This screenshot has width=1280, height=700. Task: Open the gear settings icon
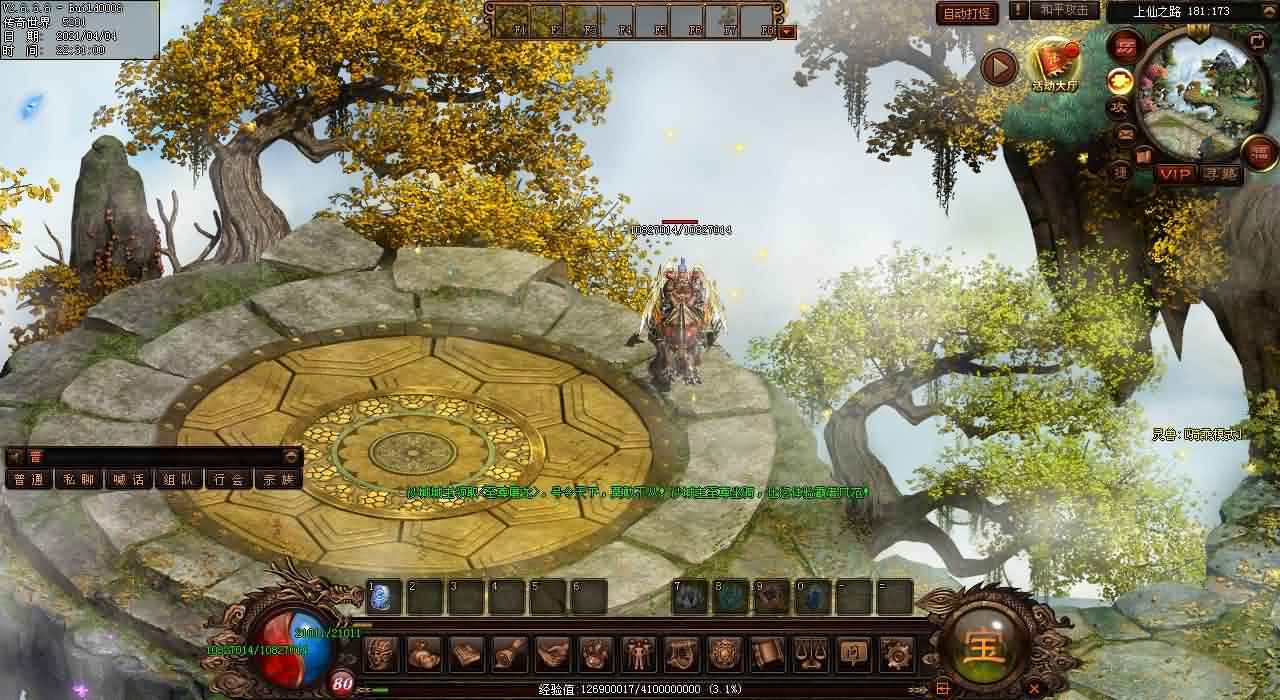(x=895, y=654)
